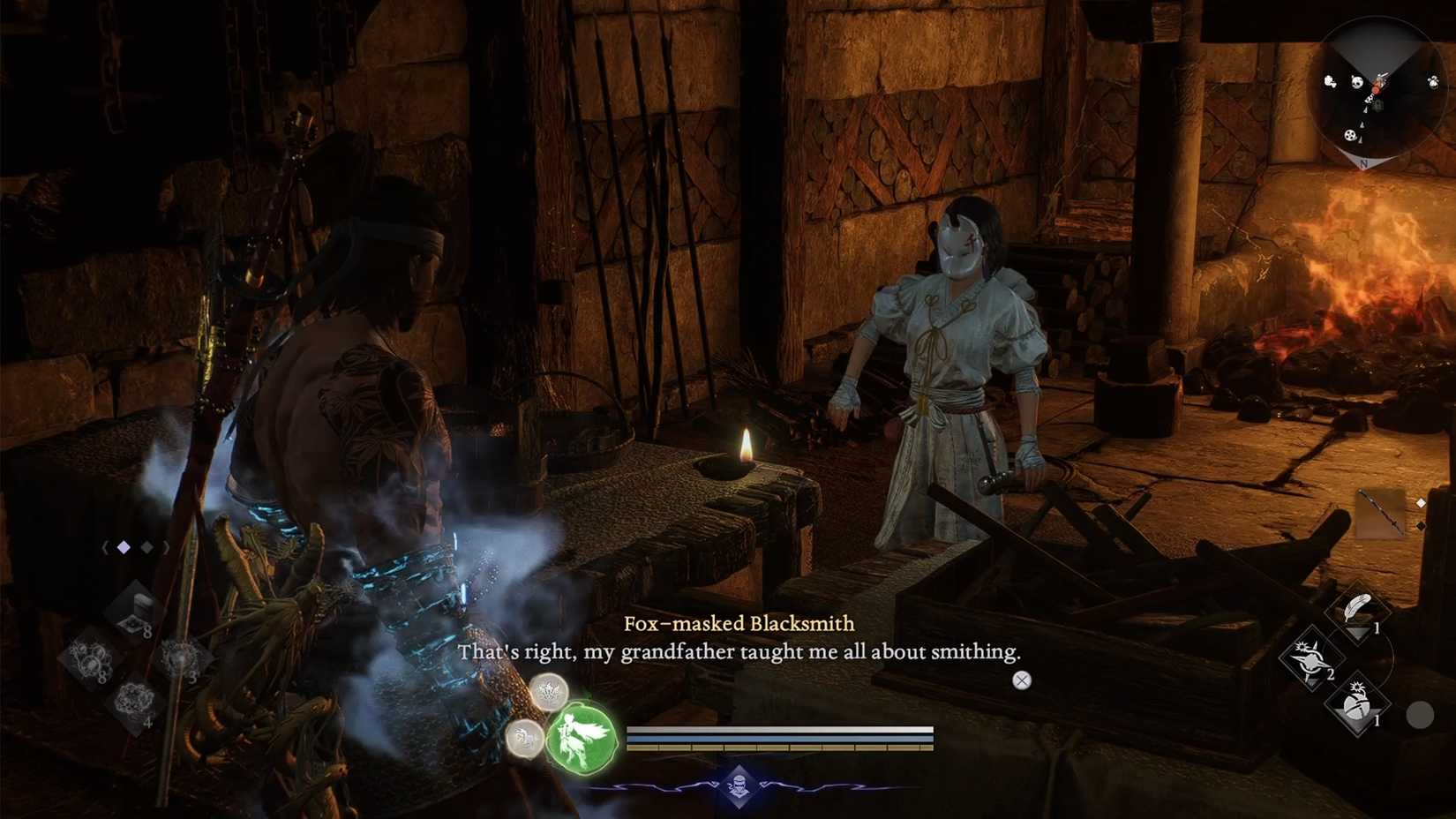Click the round coin icon left of the Tsukumo

tap(523, 740)
